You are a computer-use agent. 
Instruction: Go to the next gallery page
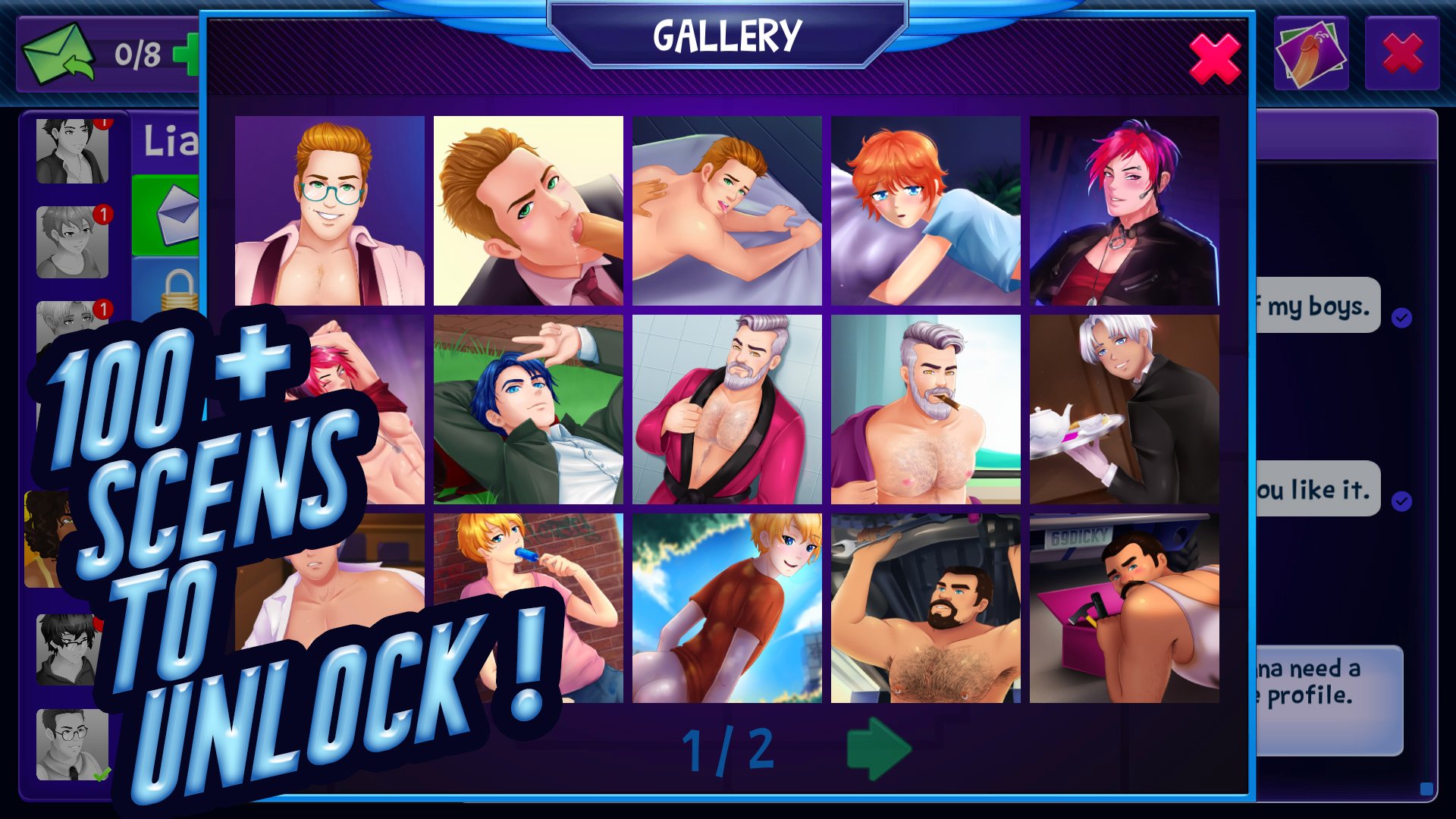(878, 748)
